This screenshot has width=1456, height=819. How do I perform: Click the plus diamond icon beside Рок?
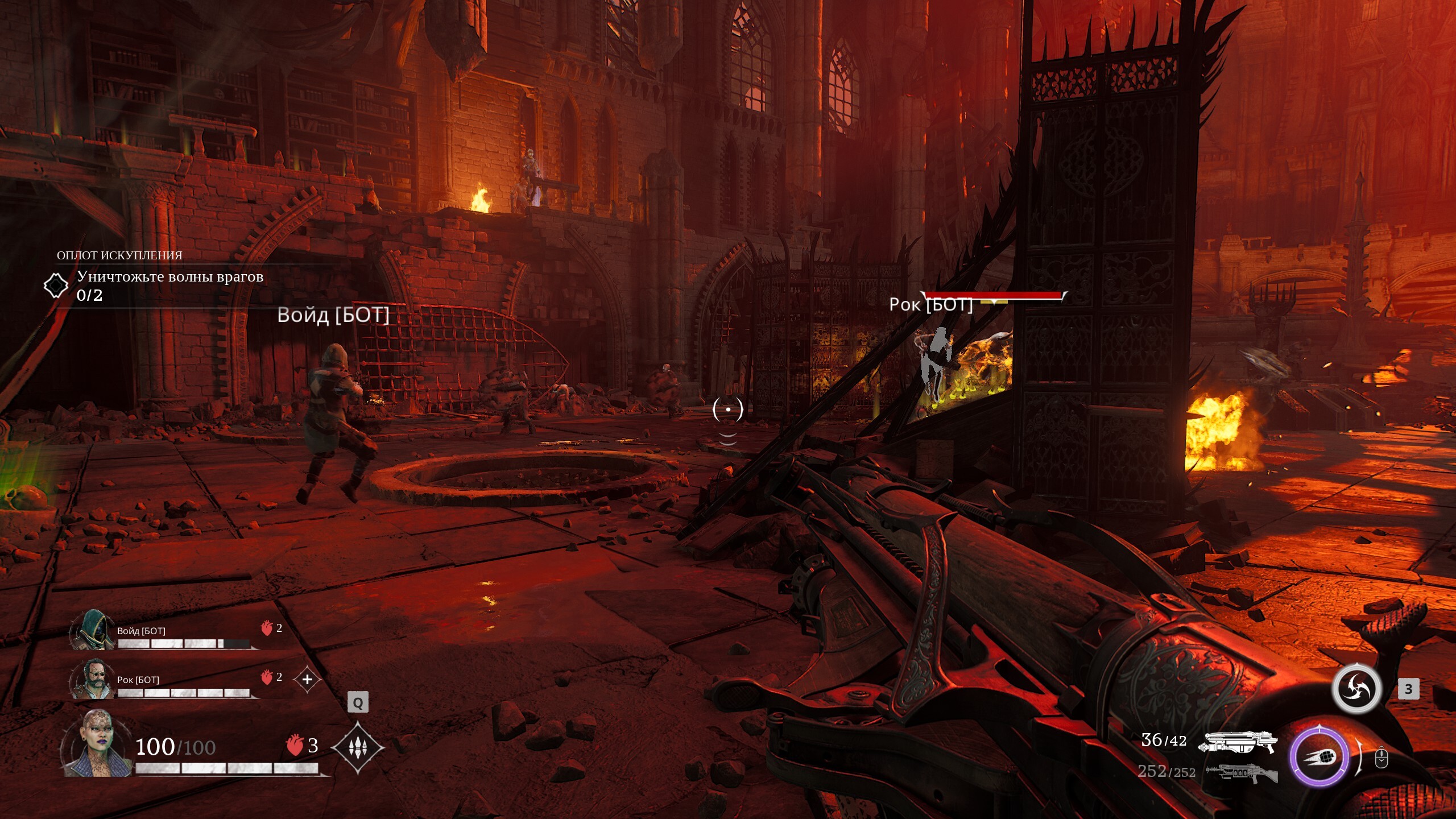point(307,679)
